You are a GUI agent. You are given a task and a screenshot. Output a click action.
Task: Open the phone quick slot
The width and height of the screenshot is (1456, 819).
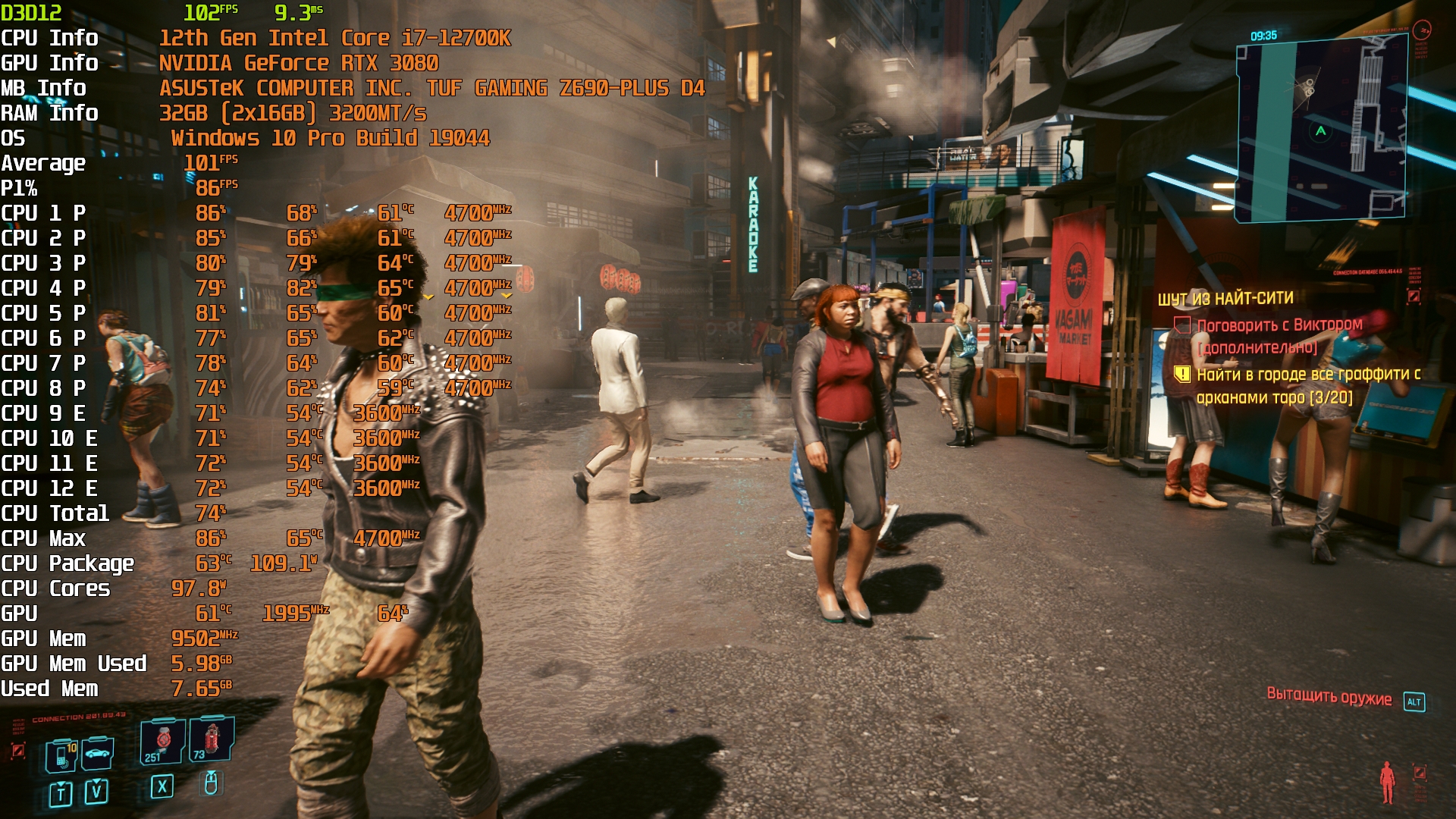pyautogui.click(x=61, y=755)
